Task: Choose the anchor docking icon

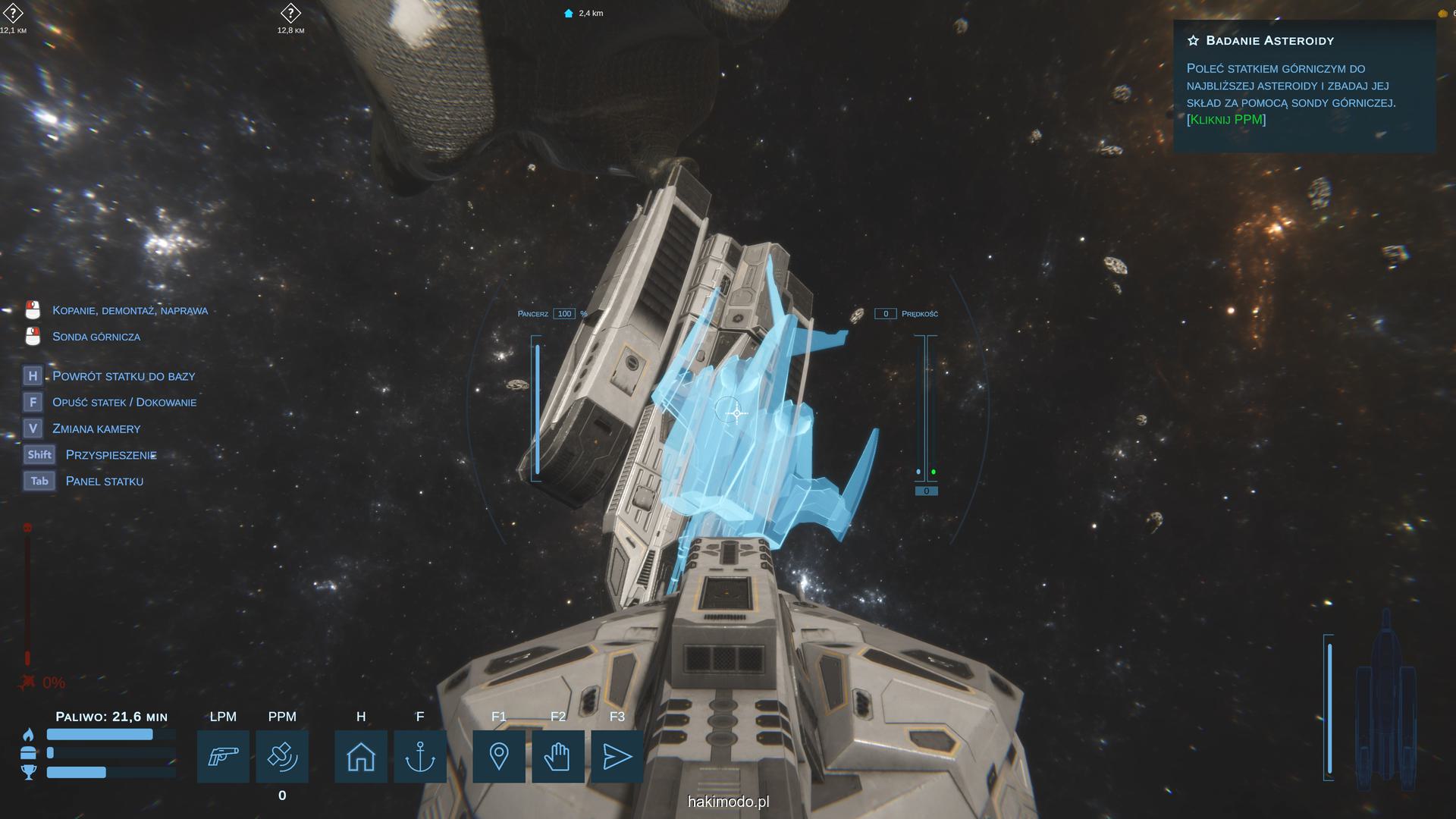Action: point(420,756)
